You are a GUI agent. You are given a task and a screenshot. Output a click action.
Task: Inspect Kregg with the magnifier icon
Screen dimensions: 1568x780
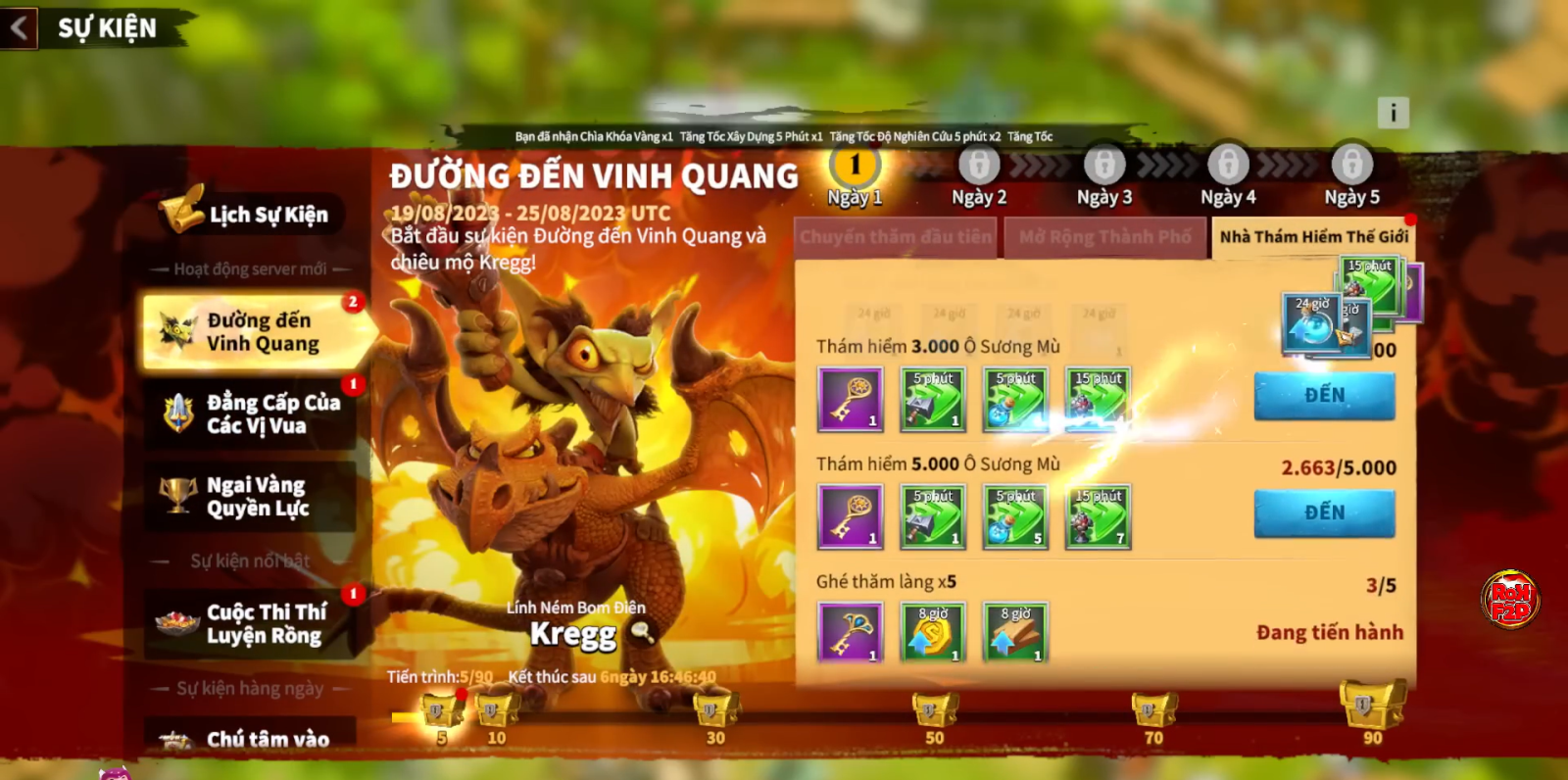(x=642, y=633)
